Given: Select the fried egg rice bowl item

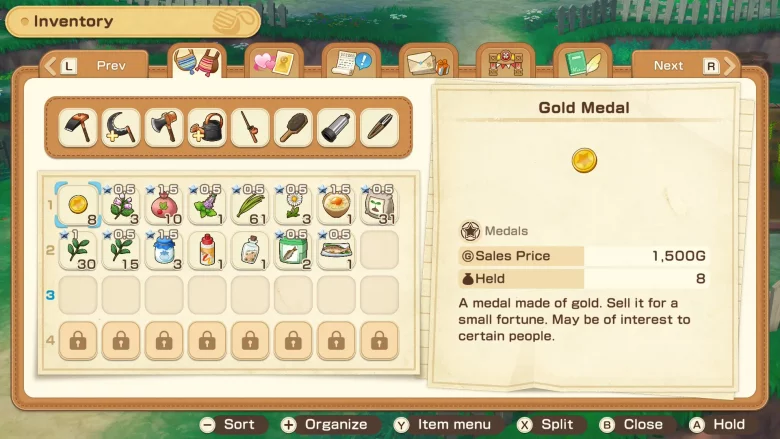Looking at the screenshot, I should (x=336, y=204).
